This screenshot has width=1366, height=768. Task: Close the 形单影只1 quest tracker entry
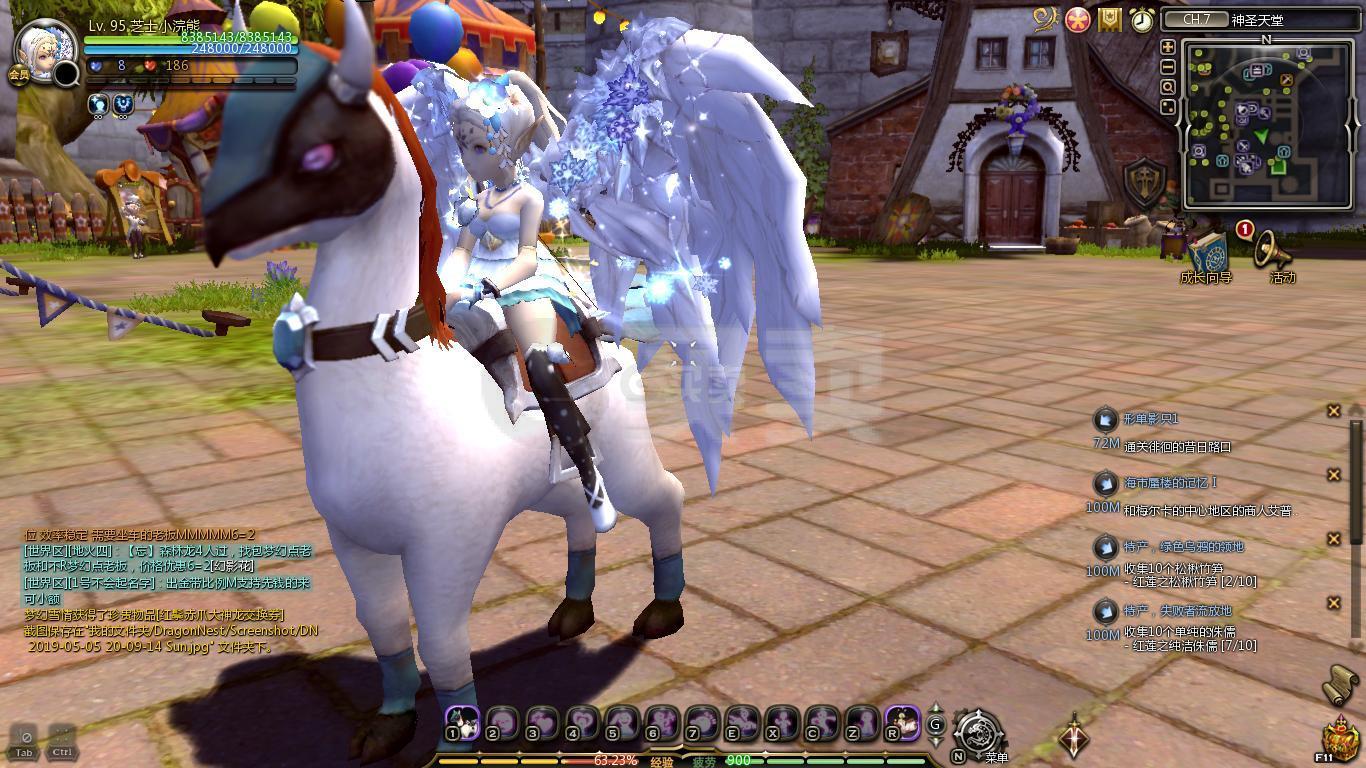click(x=1333, y=411)
